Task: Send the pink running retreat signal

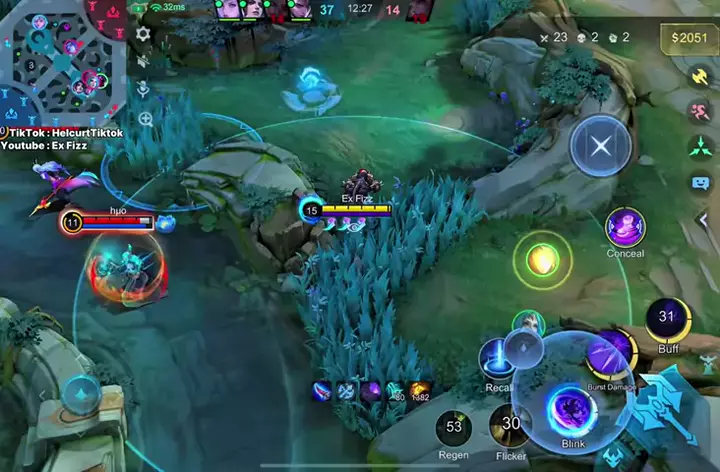Action: pos(700,111)
